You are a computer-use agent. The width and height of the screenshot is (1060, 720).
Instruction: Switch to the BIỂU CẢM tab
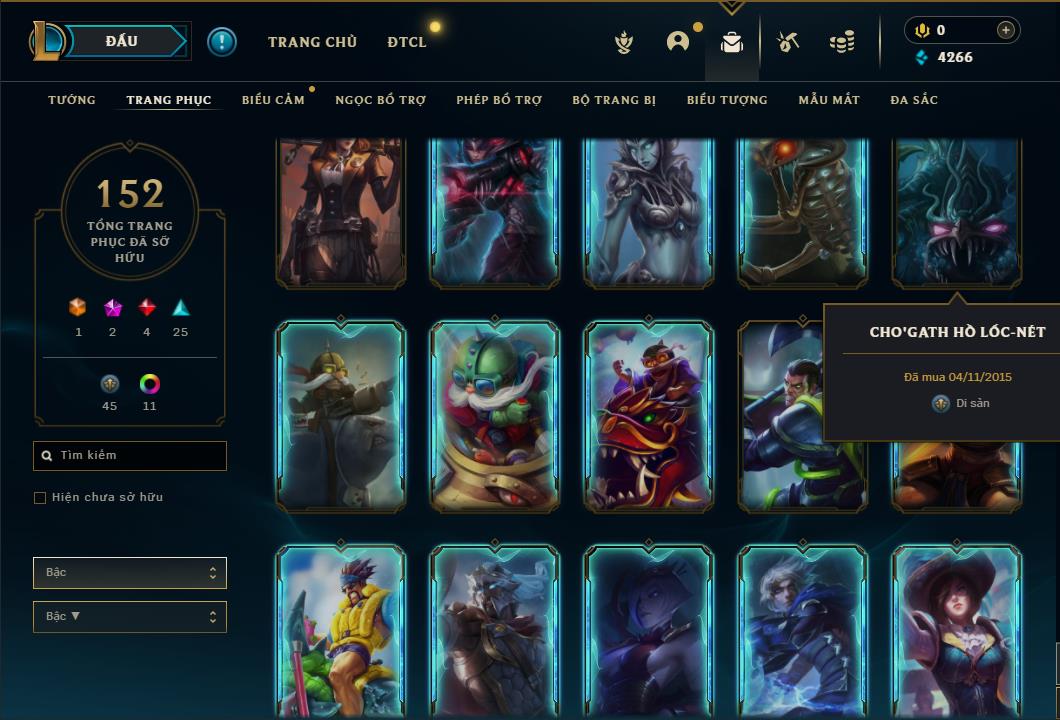[x=273, y=100]
